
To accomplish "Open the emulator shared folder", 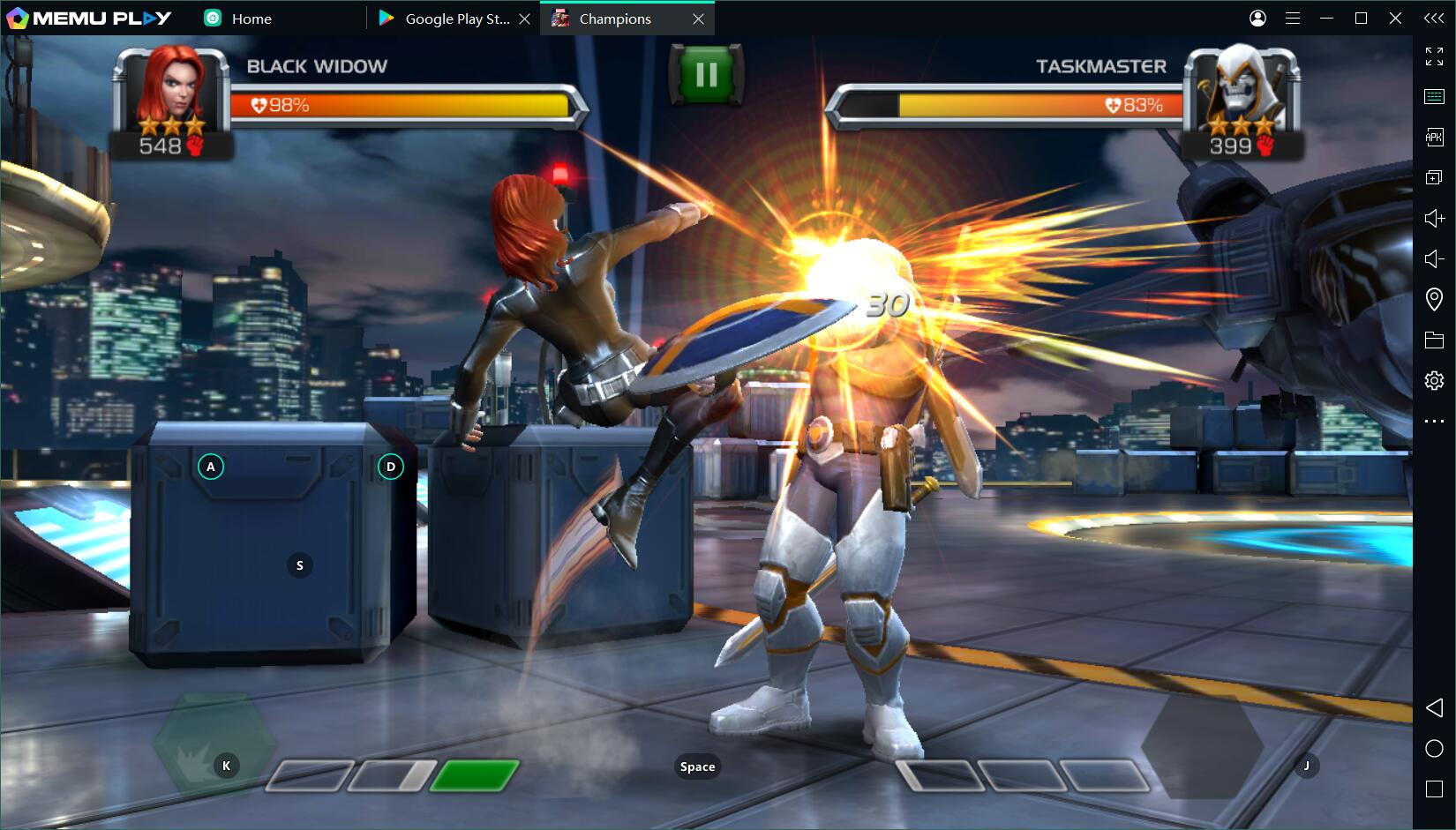I will tap(1434, 340).
